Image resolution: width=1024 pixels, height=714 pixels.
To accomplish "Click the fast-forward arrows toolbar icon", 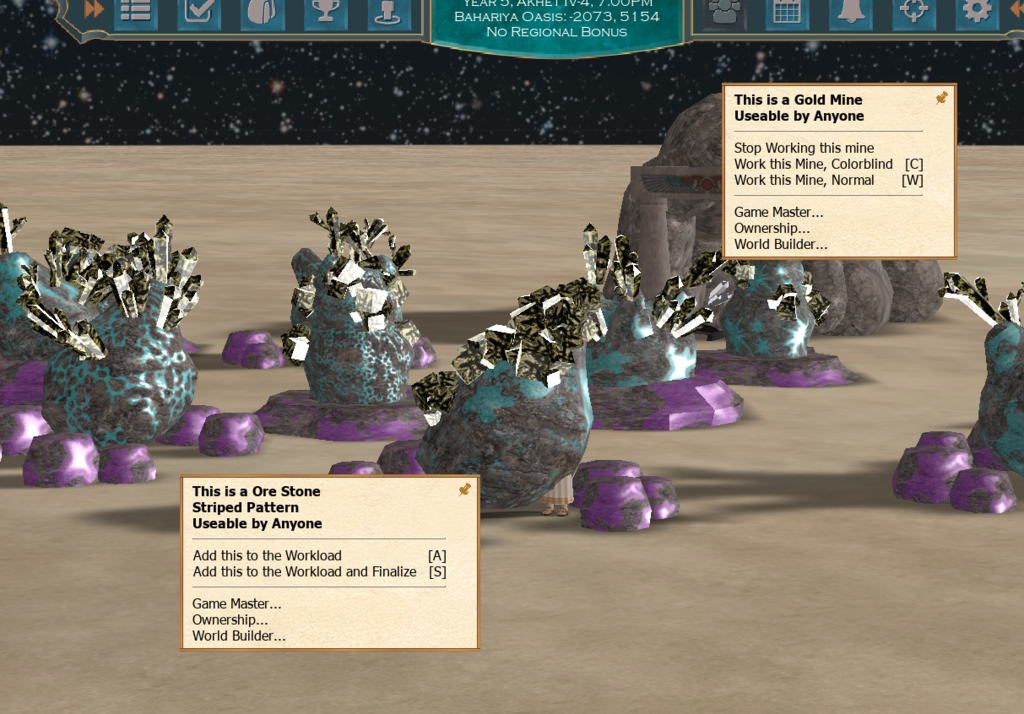I will [94, 10].
